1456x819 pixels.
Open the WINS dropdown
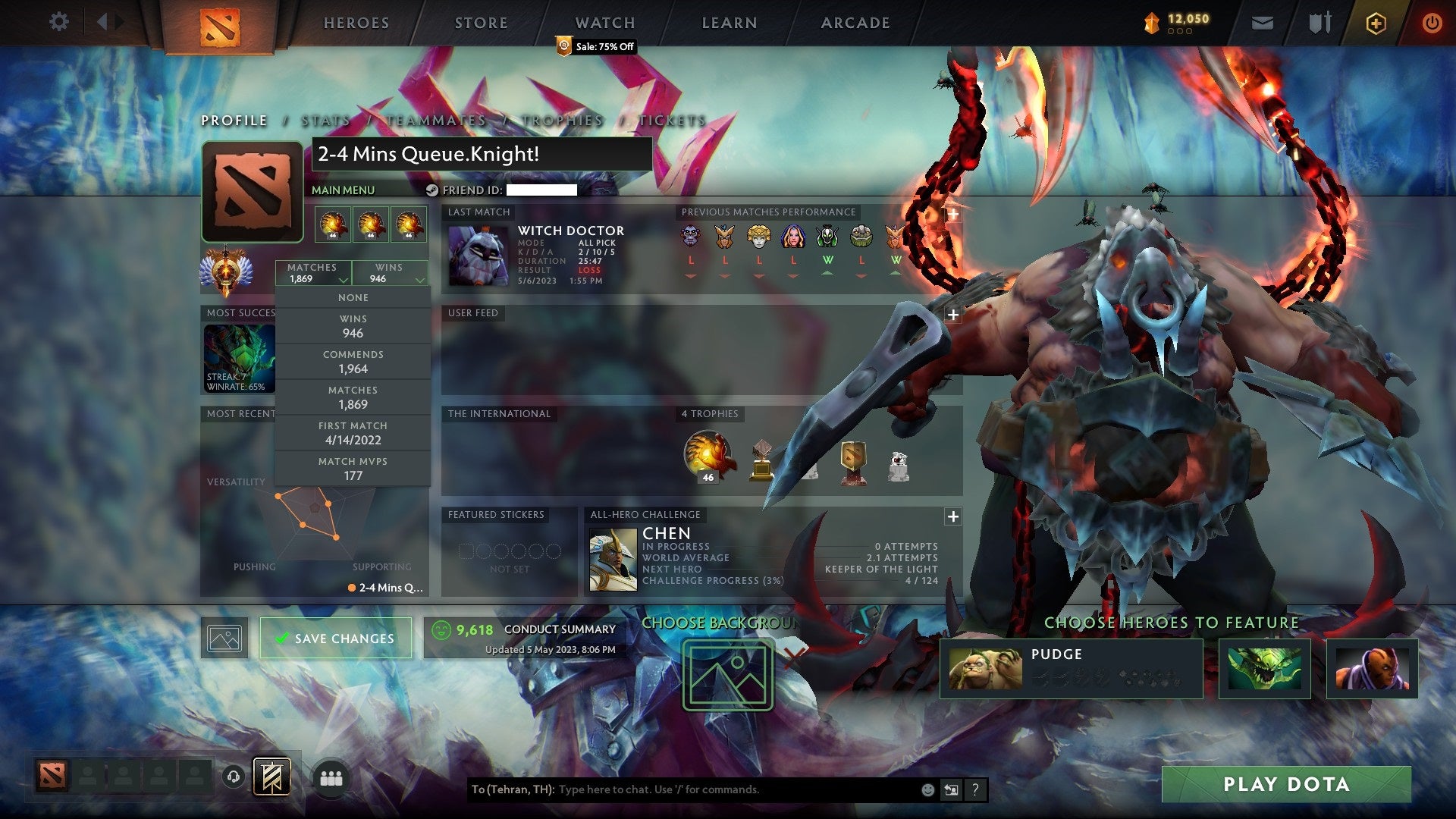click(x=390, y=273)
